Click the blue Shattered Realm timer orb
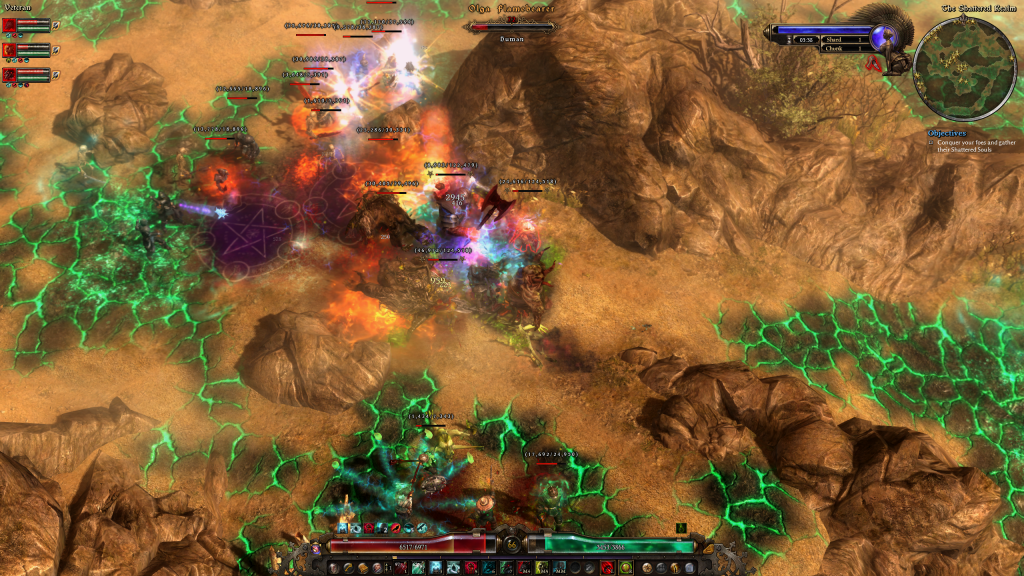 tap(881, 38)
